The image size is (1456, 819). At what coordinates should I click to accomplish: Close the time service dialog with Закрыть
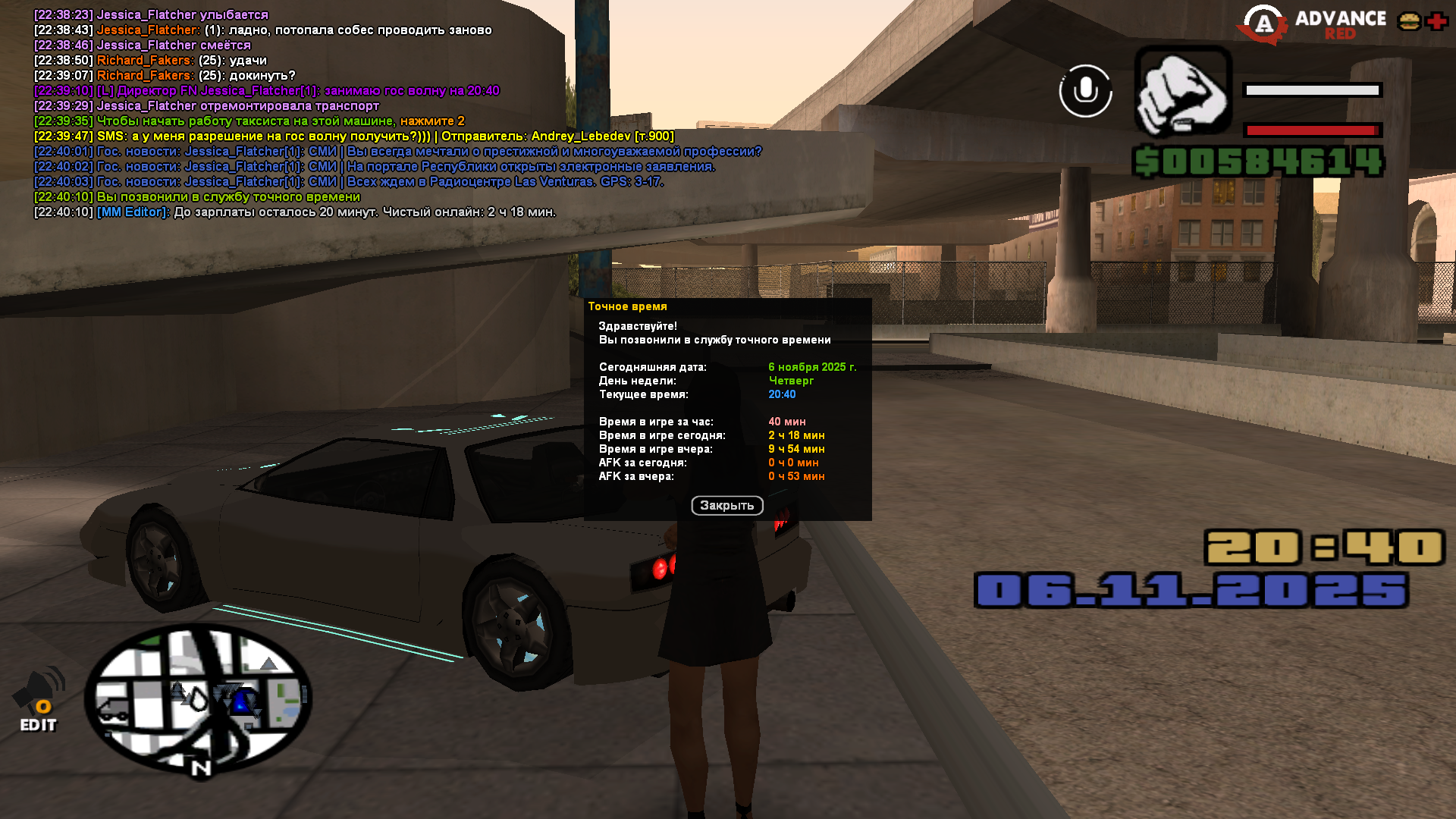tap(726, 506)
